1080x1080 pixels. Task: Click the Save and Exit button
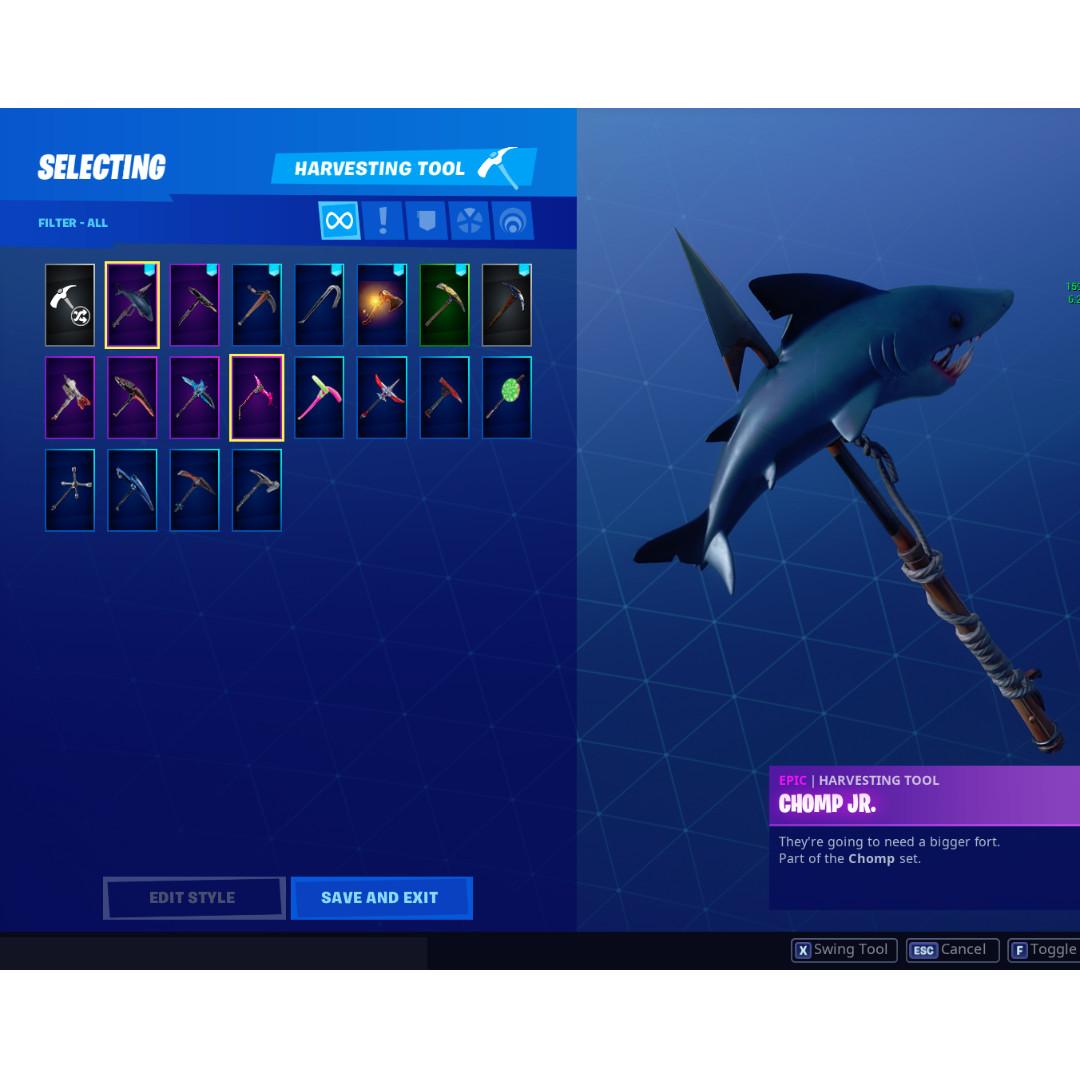click(381, 897)
